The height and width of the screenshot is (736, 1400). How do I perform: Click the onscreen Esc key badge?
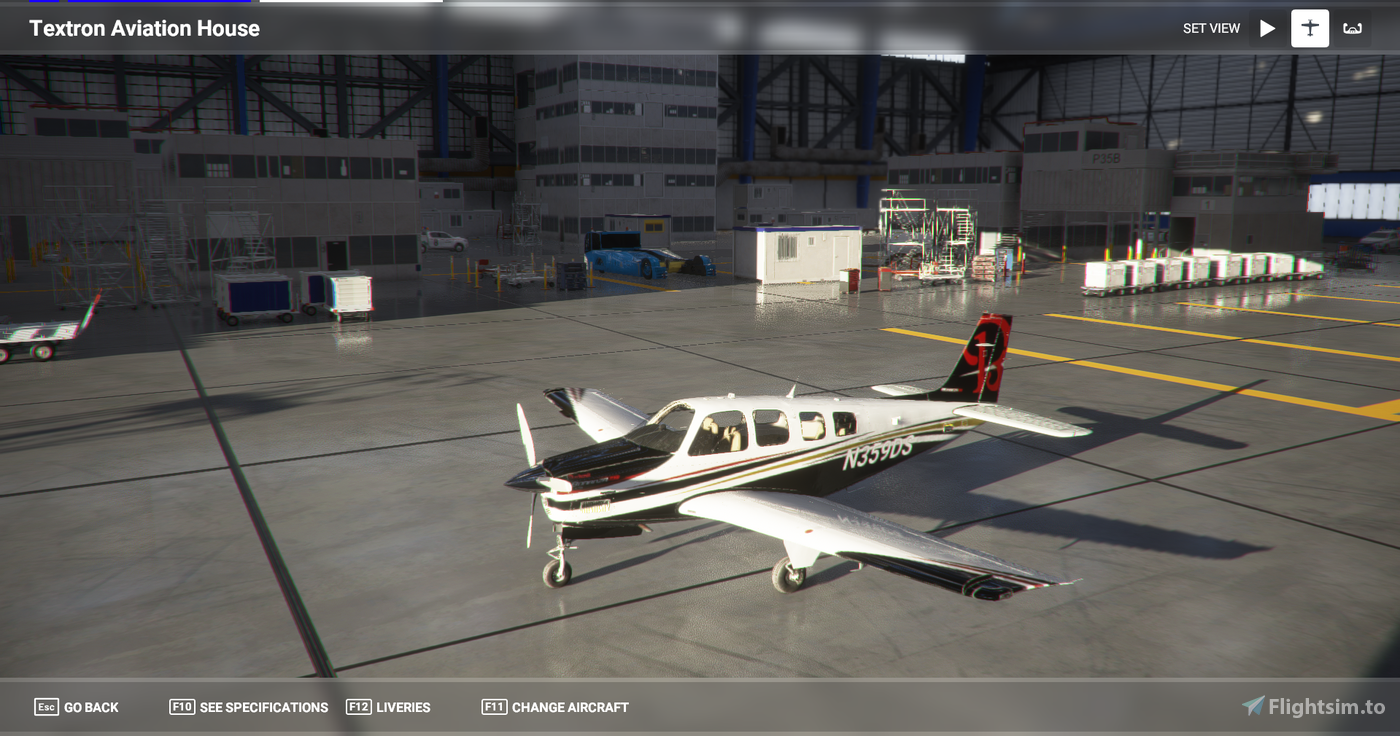click(x=46, y=706)
